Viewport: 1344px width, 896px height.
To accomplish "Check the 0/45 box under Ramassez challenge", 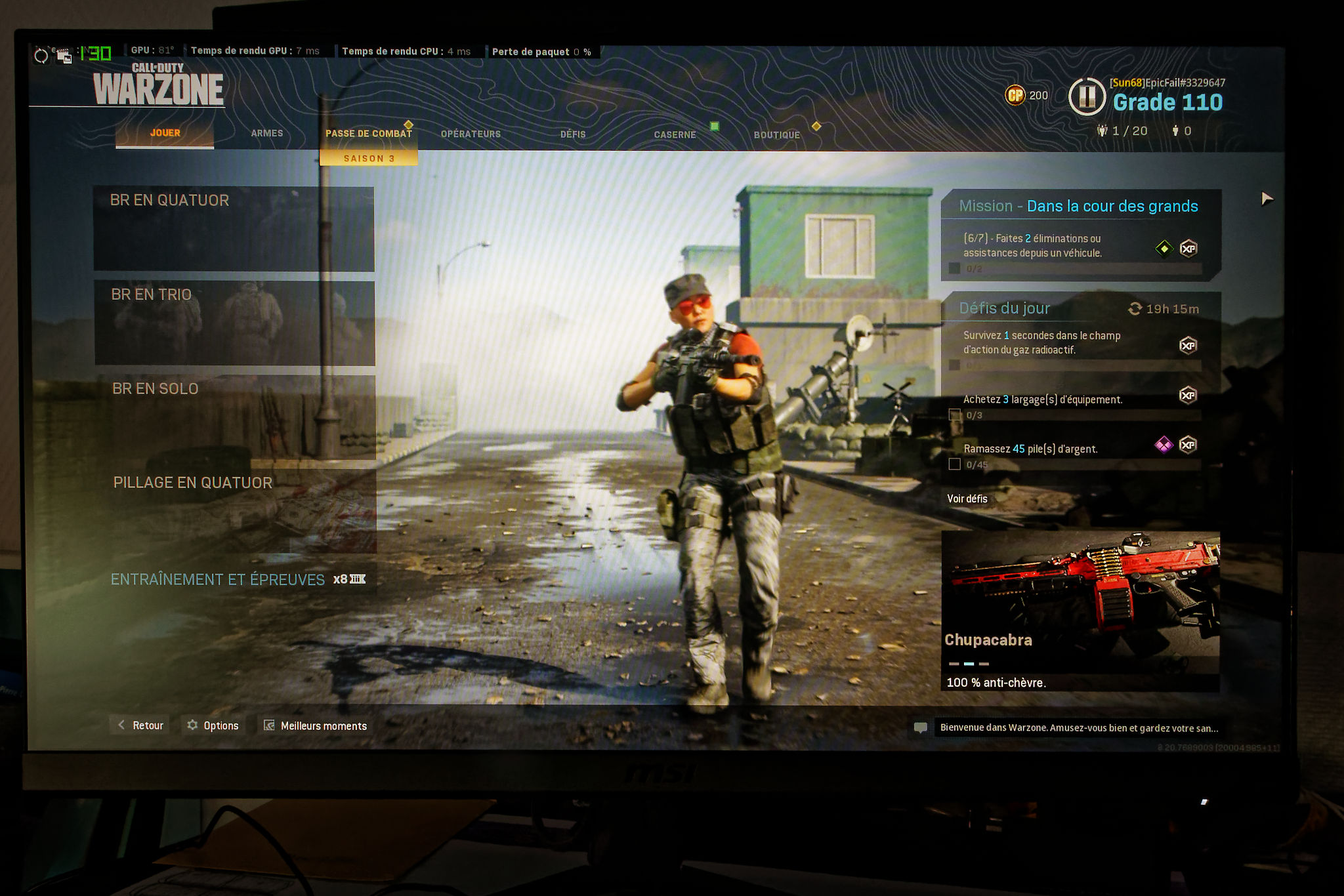I will (x=954, y=464).
